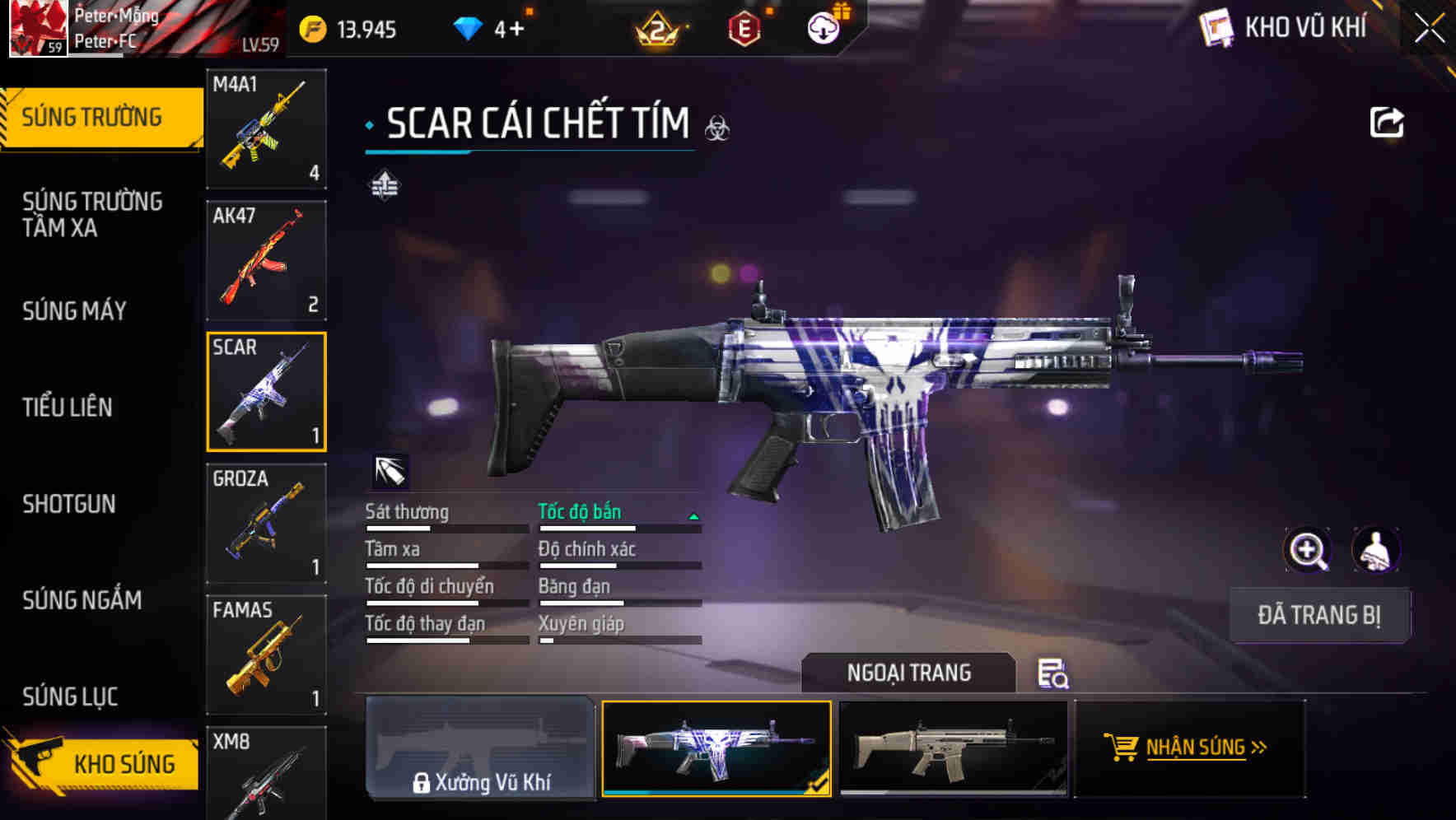Image resolution: width=1456 pixels, height=820 pixels.
Task: Open the NGOẠI TRANG tab
Action: 910,673
